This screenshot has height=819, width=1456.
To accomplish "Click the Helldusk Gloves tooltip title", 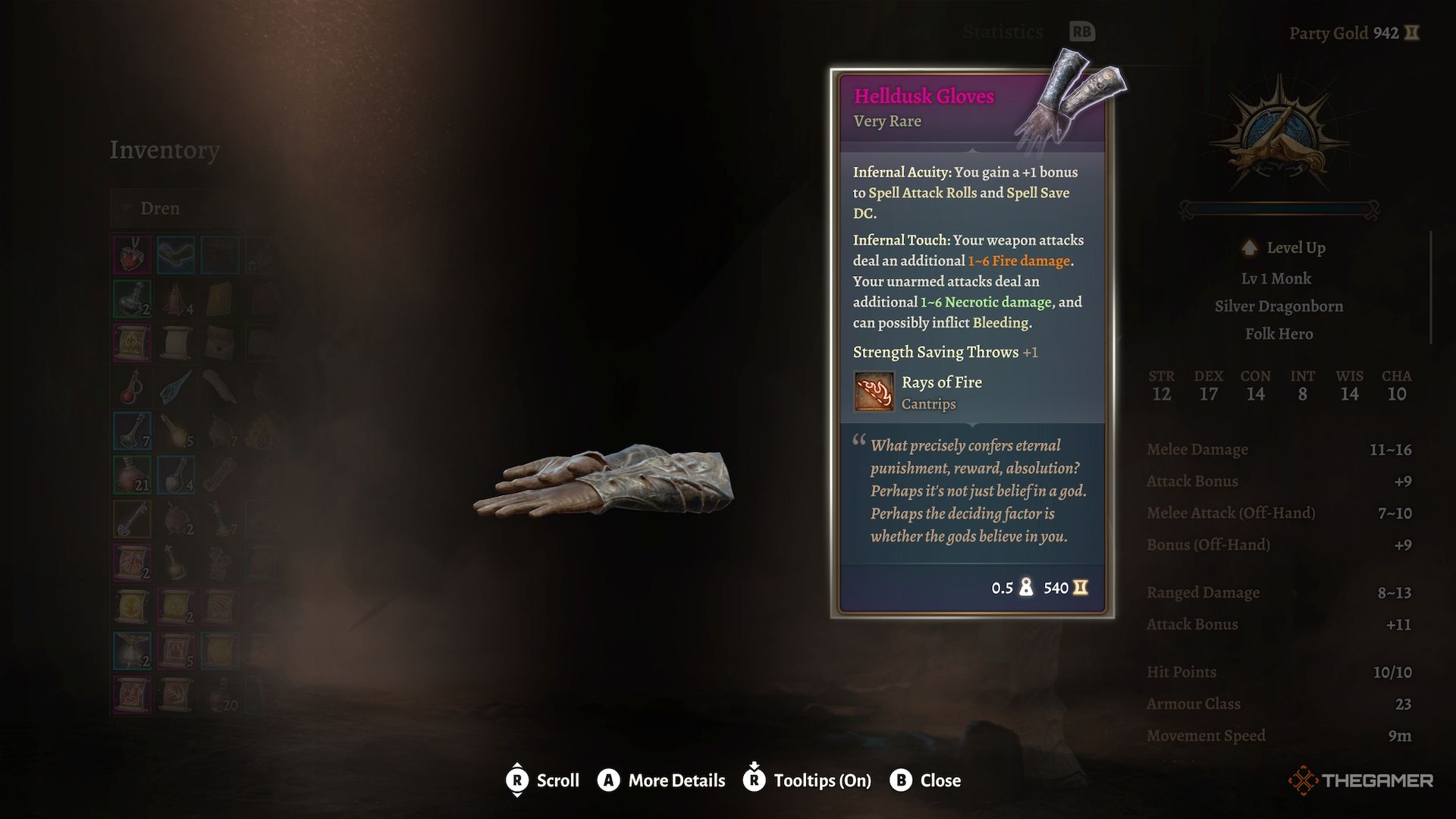I will click(924, 96).
